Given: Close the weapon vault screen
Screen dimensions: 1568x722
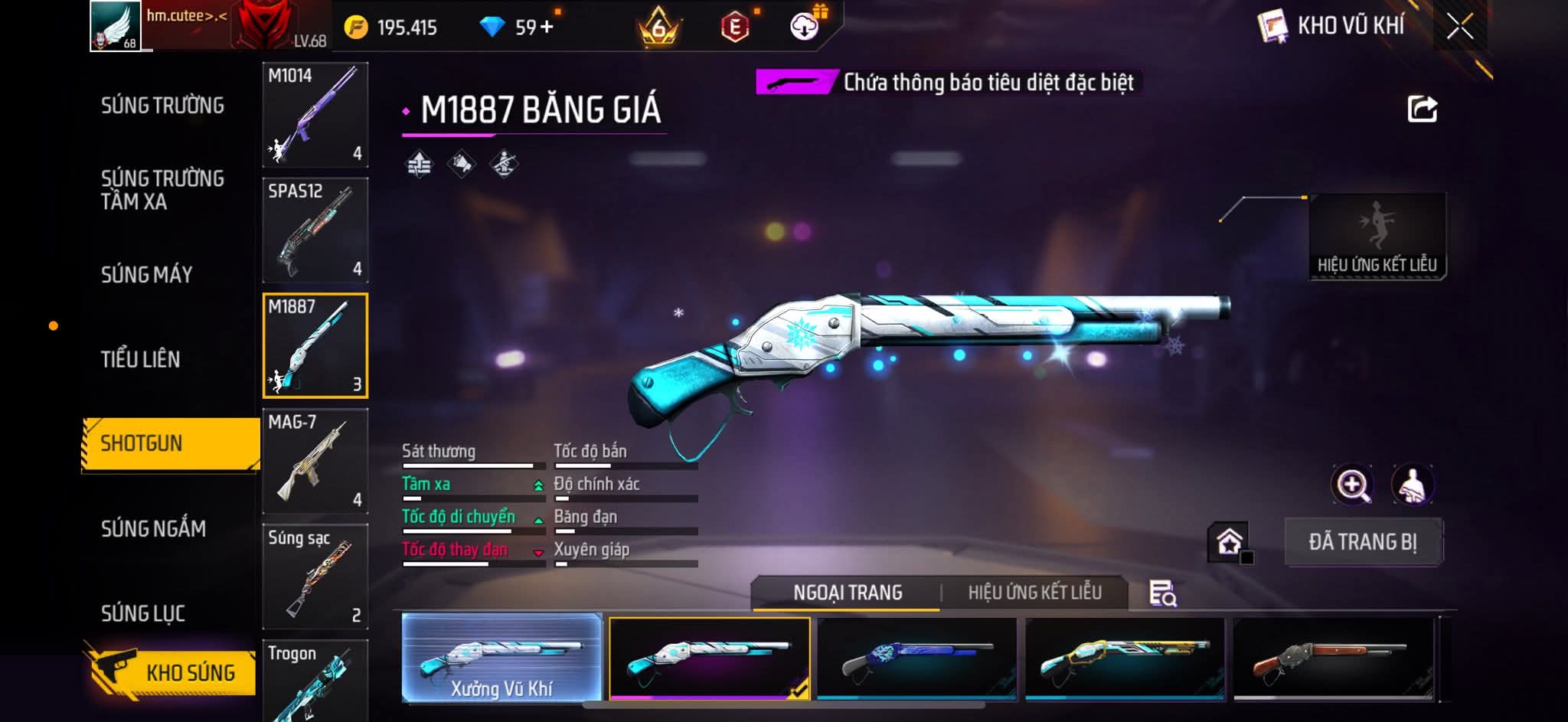Looking at the screenshot, I should tap(1459, 27).
